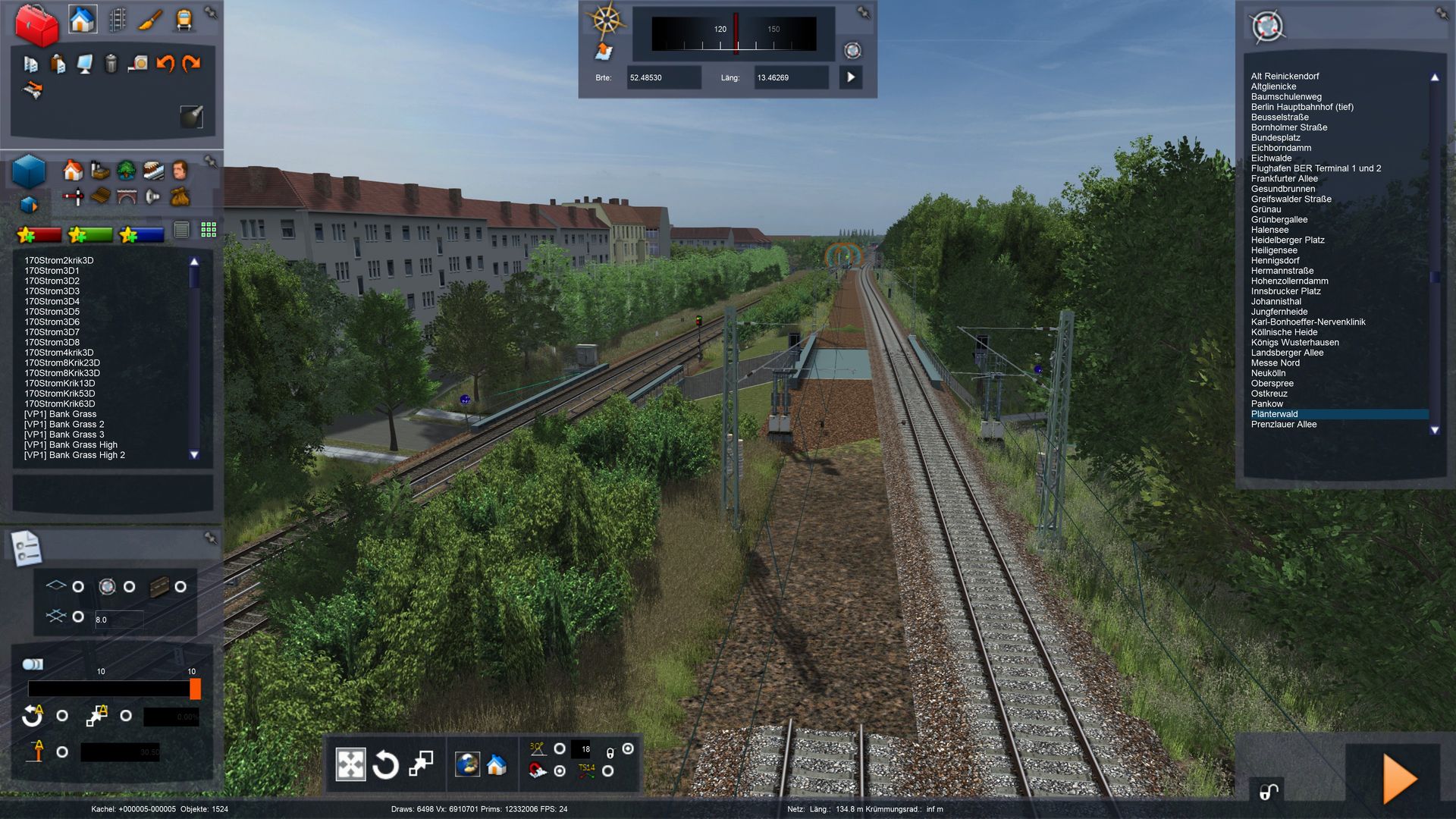The height and width of the screenshot is (819, 1456).
Task: Click the large orange play button
Action: tap(1399, 778)
